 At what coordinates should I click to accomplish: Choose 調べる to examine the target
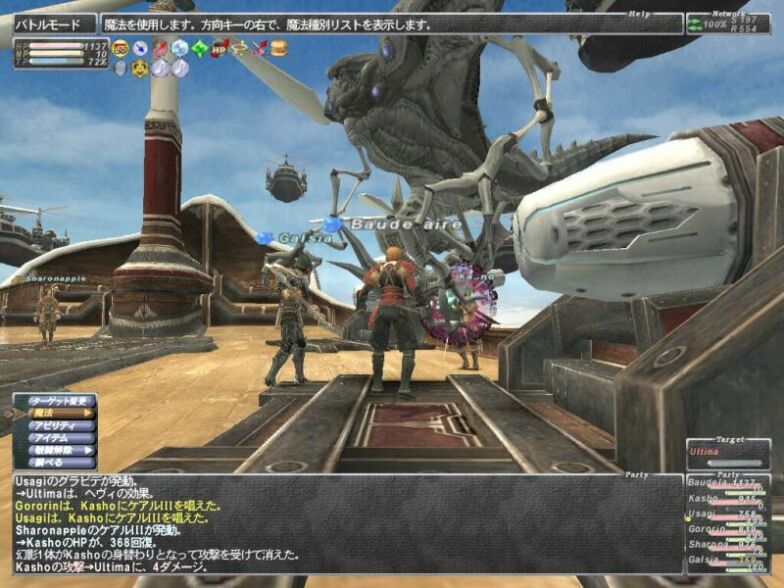point(56,462)
